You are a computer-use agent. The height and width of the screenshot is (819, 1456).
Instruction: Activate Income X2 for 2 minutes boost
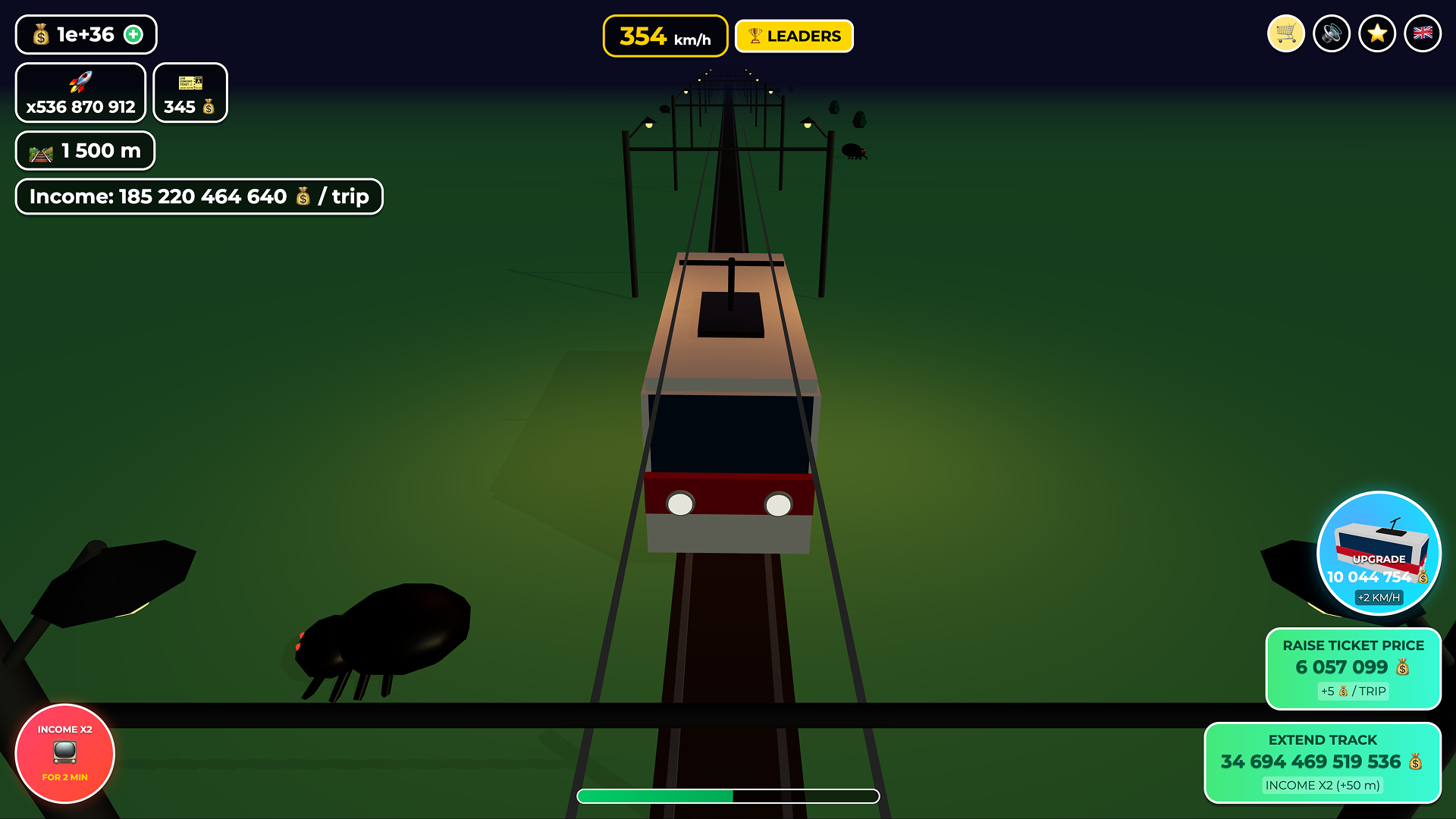click(64, 754)
